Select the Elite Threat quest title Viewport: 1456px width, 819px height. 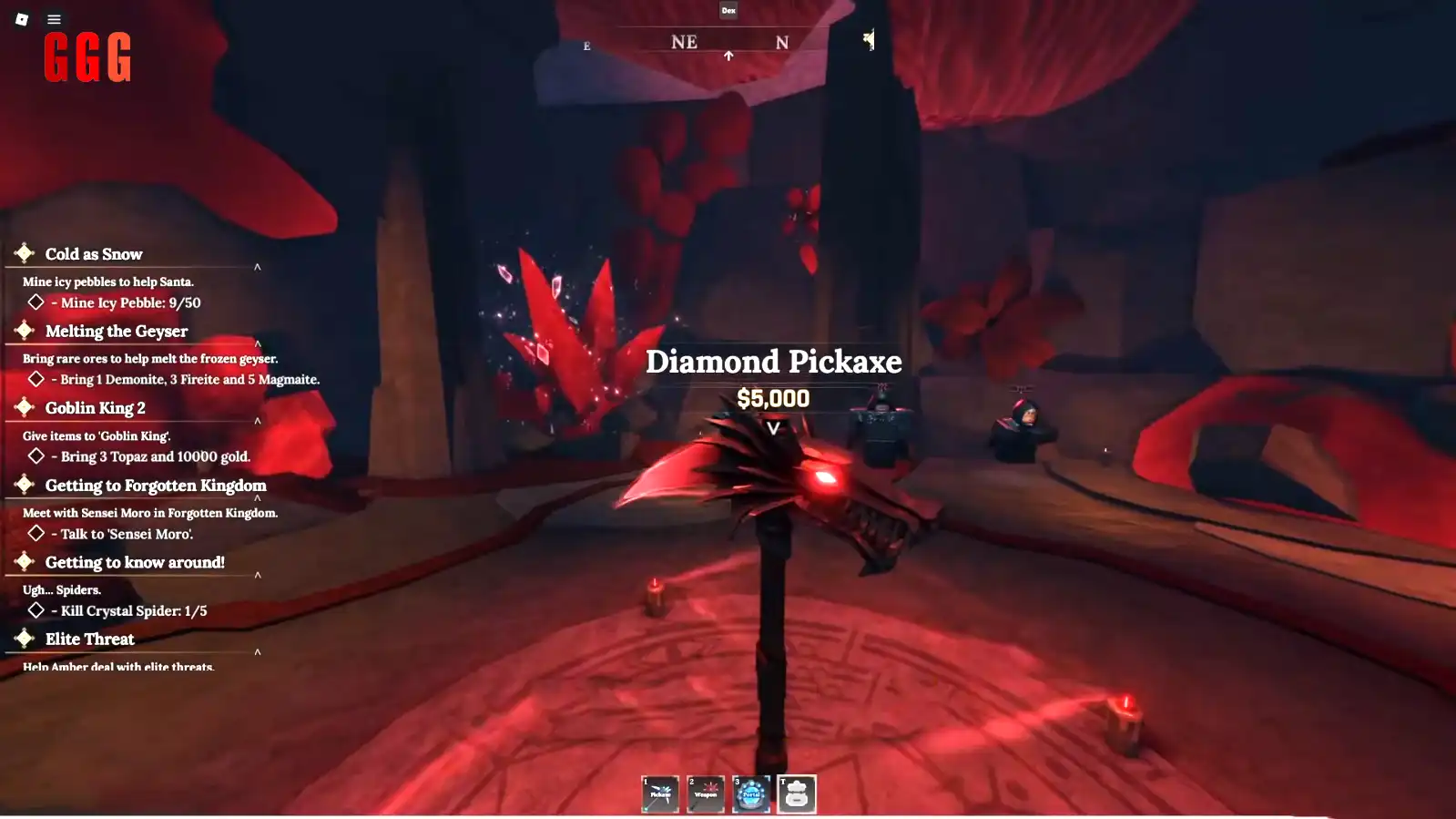[90, 640]
